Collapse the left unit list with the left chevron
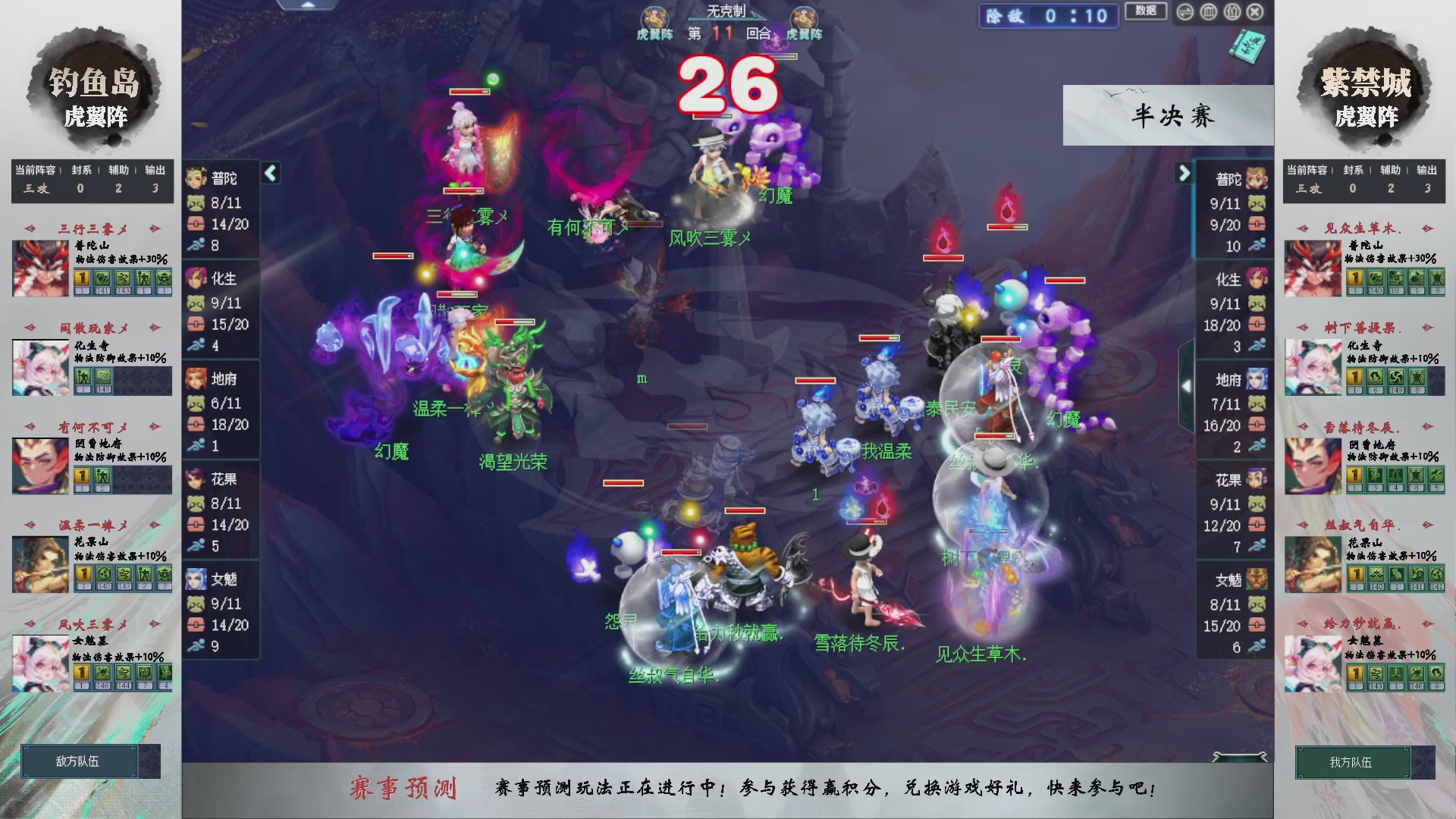 pos(269,172)
